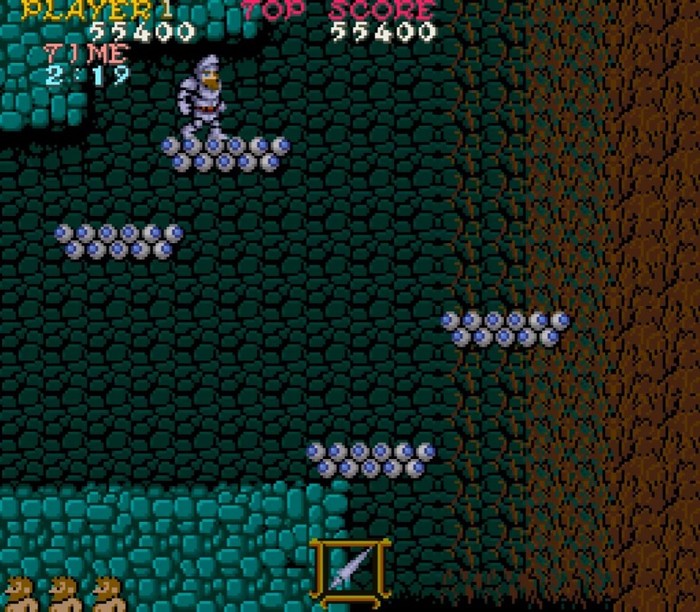Select the framed lance weapon icon
The width and height of the screenshot is (700, 612).
[350, 573]
